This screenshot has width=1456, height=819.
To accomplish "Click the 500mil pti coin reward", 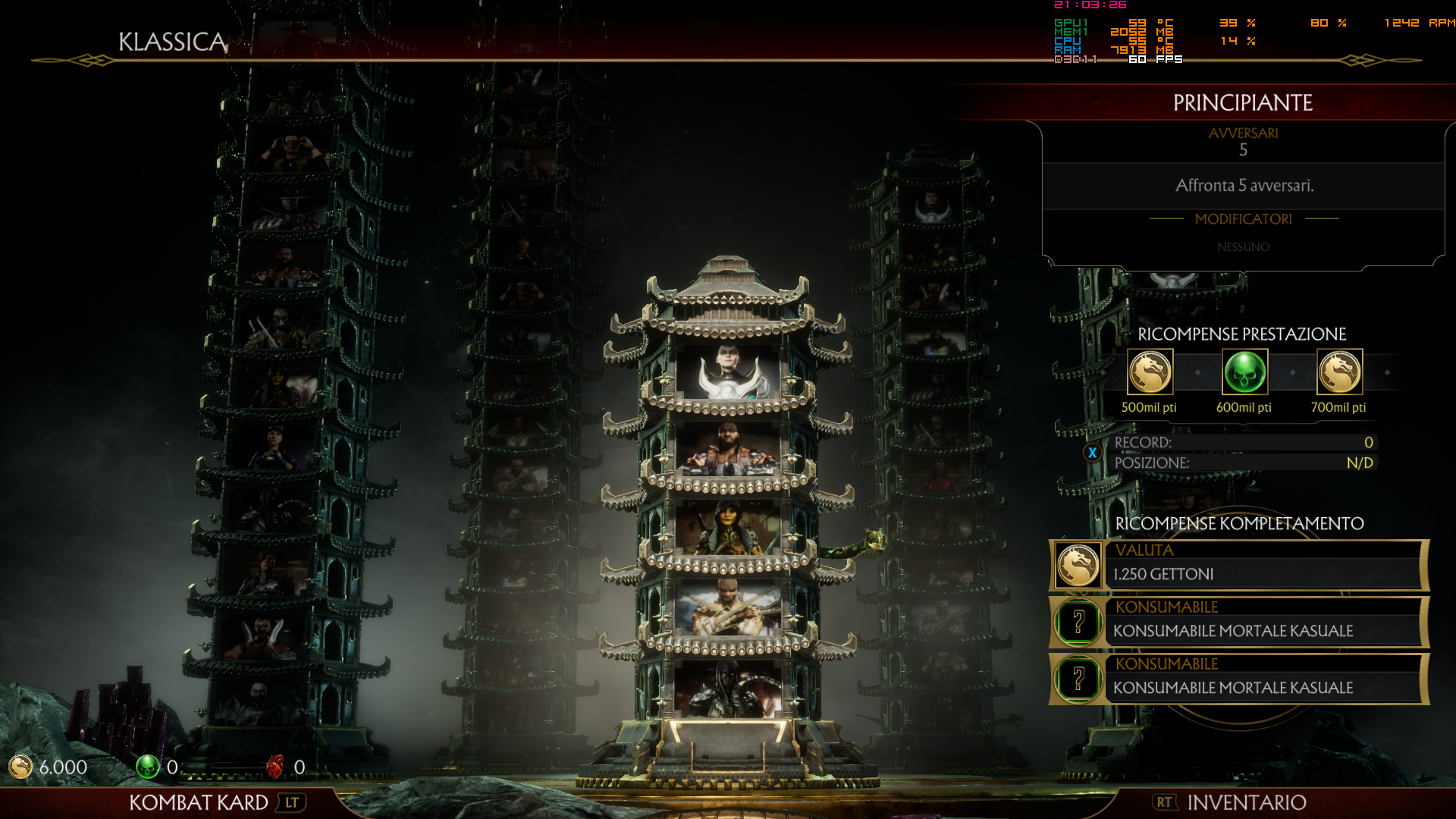I will [1150, 372].
